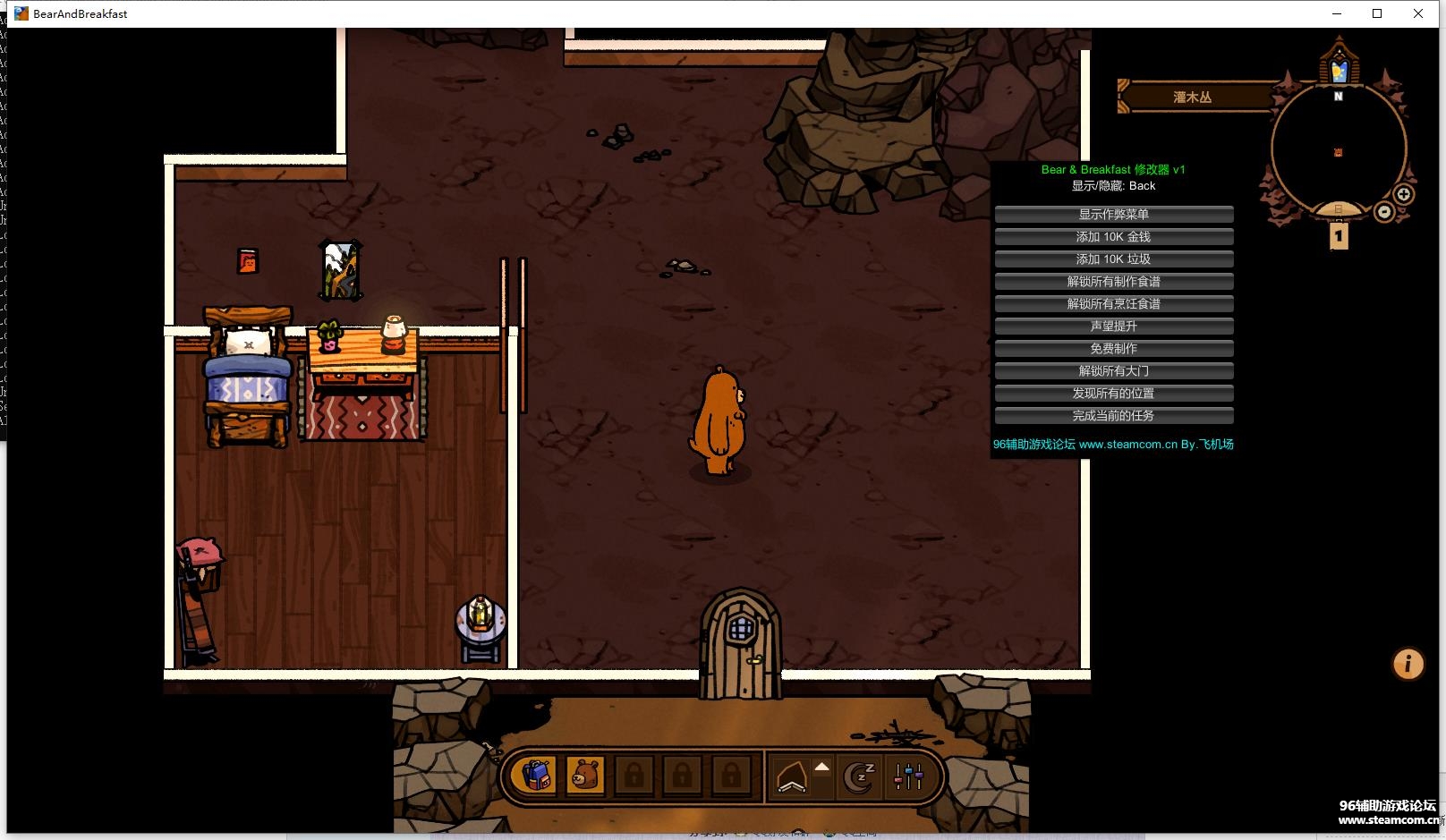Enable 免费制作 in the trainer menu

(1113, 349)
